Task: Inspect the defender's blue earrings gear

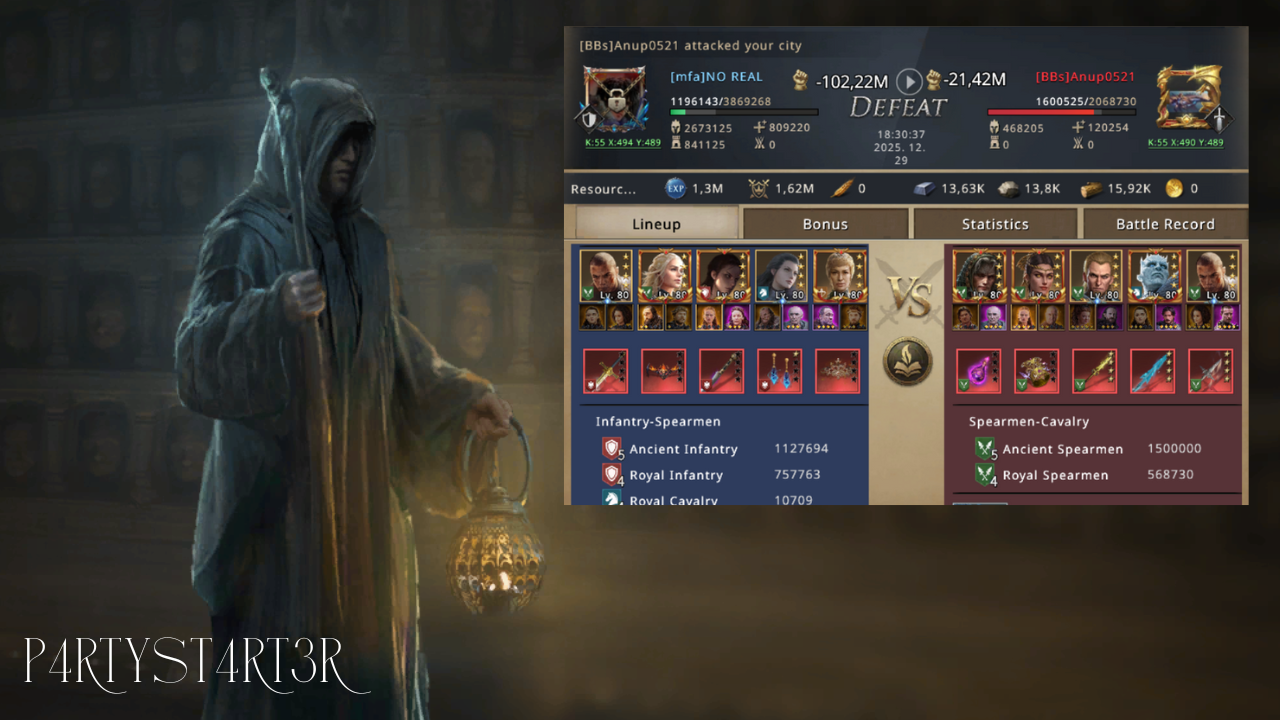Action: tap(779, 371)
